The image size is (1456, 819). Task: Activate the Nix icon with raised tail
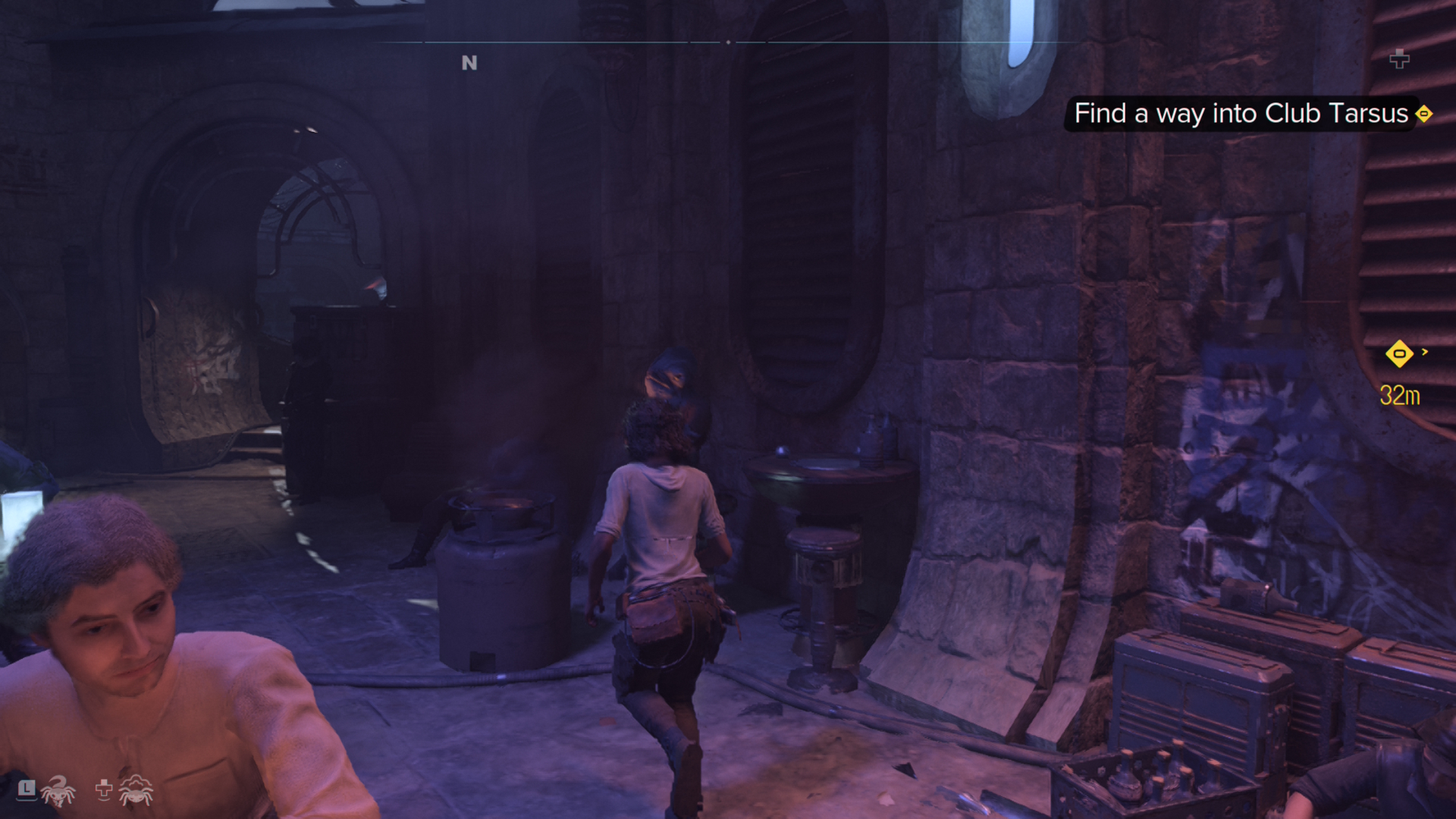(58, 791)
